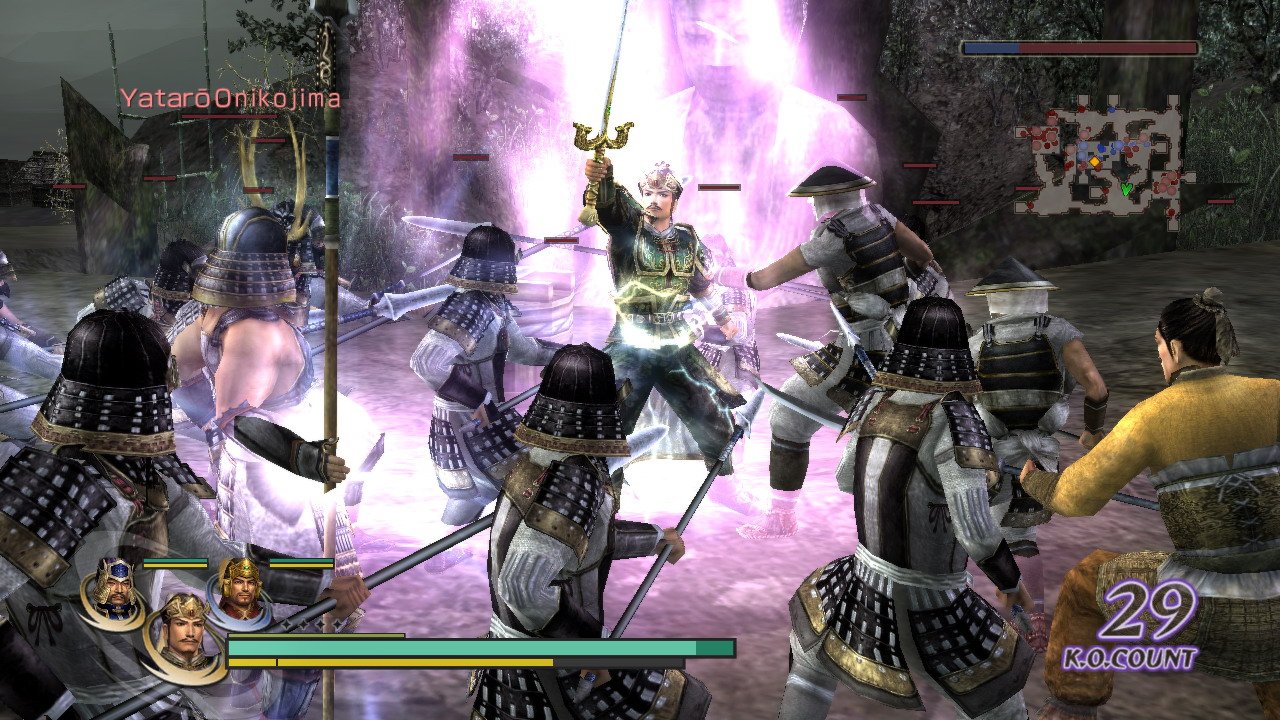Expand the army balance gauge
Image resolution: width=1280 pixels, height=720 pixels.
(x=1080, y=45)
